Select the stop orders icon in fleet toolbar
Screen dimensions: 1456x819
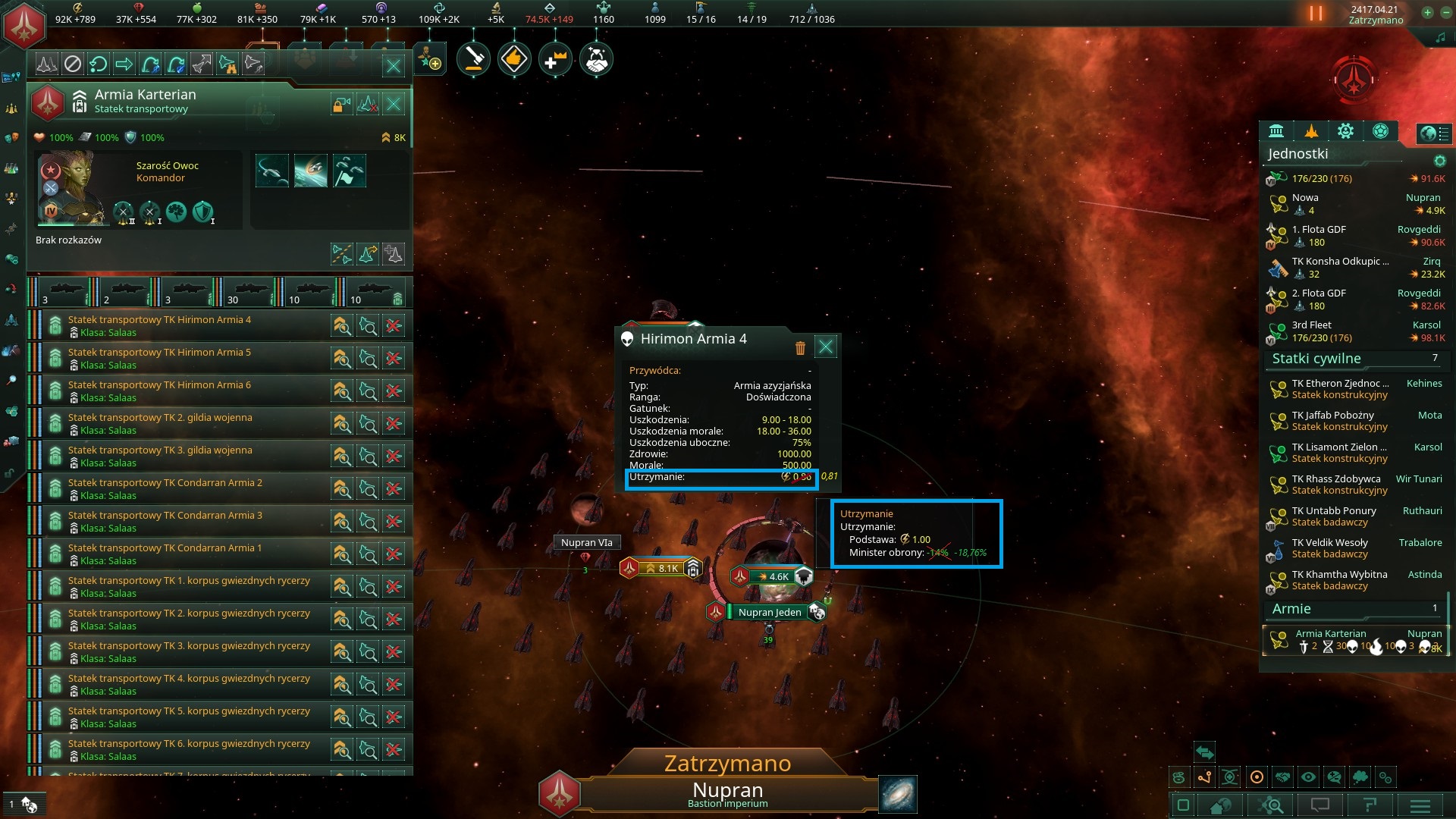[x=74, y=64]
